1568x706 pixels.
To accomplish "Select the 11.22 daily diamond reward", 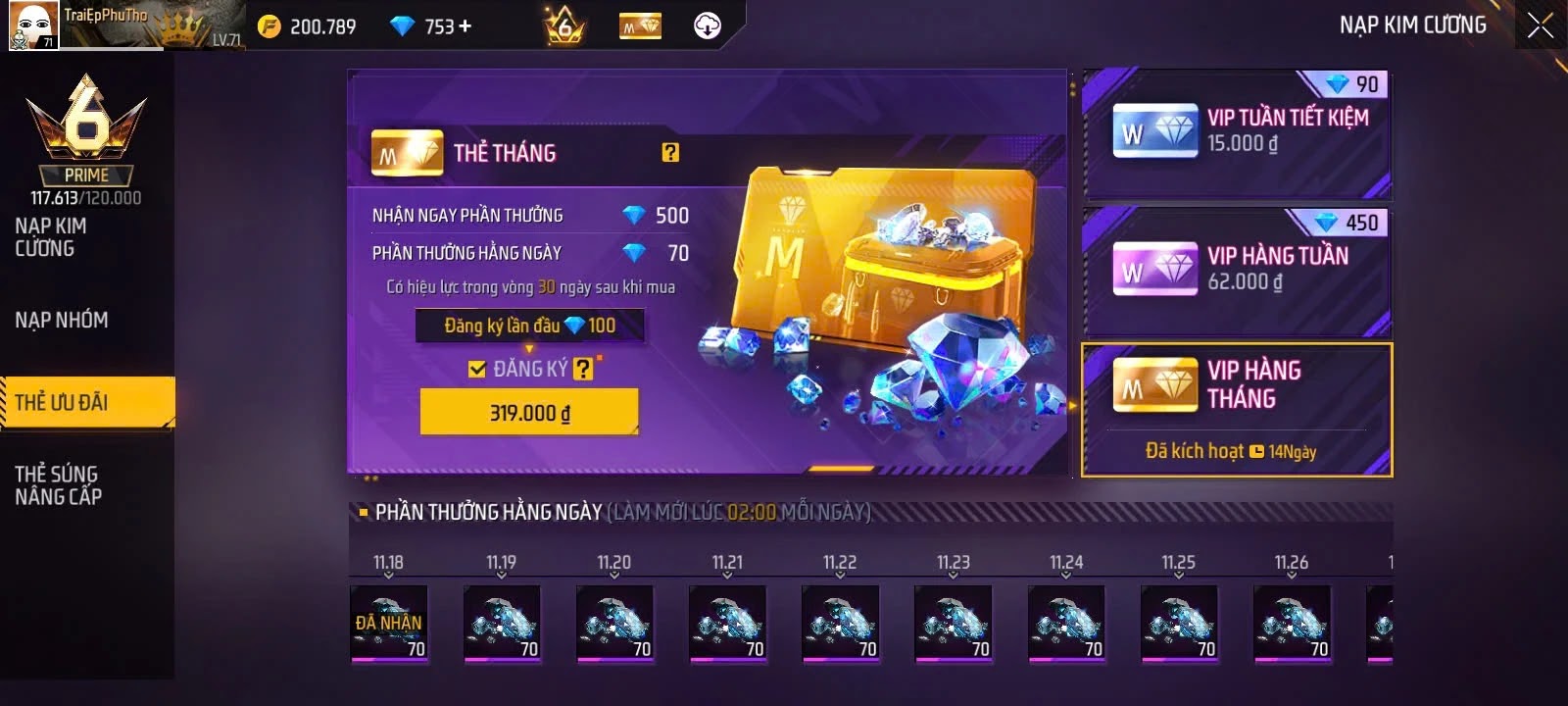I will tap(840, 624).
